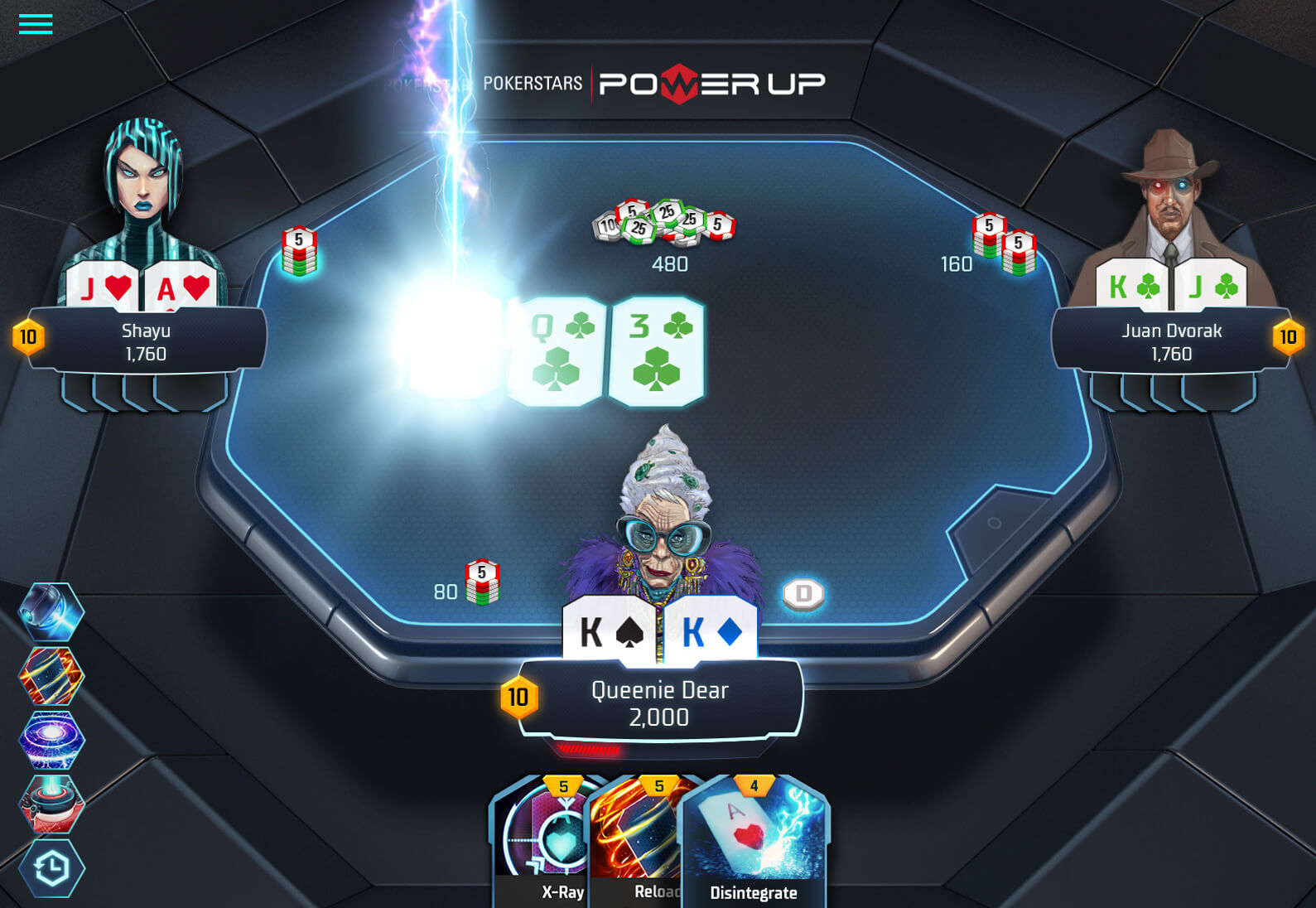Click the dealer button marked D
This screenshot has width=1316, height=908.
802,592
